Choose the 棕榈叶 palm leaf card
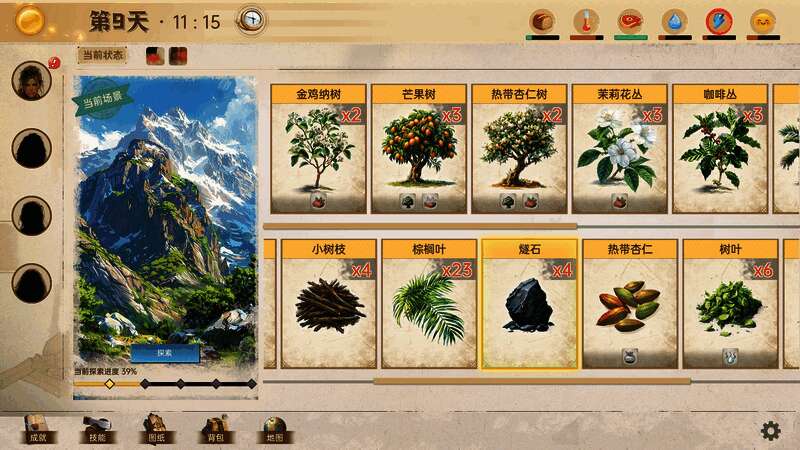Image resolution: width=800 pixels, height=450 pixels. [x=428, y=304]
